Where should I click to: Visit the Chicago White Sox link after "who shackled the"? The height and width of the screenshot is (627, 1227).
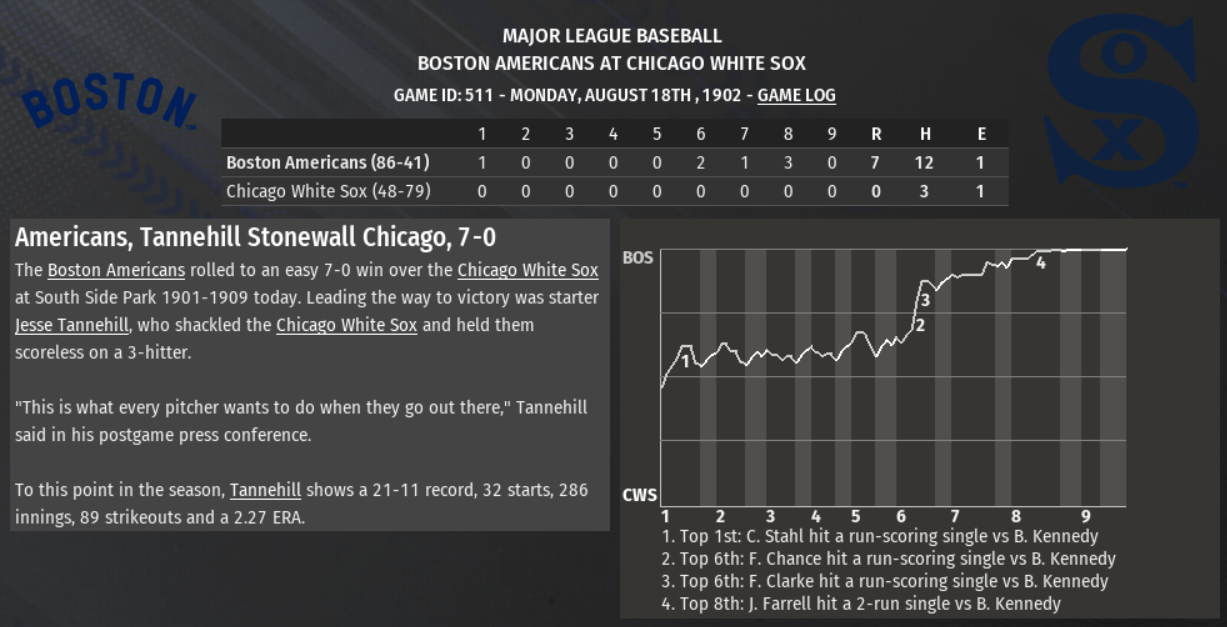pyautogui.click(x=346, y=325)
